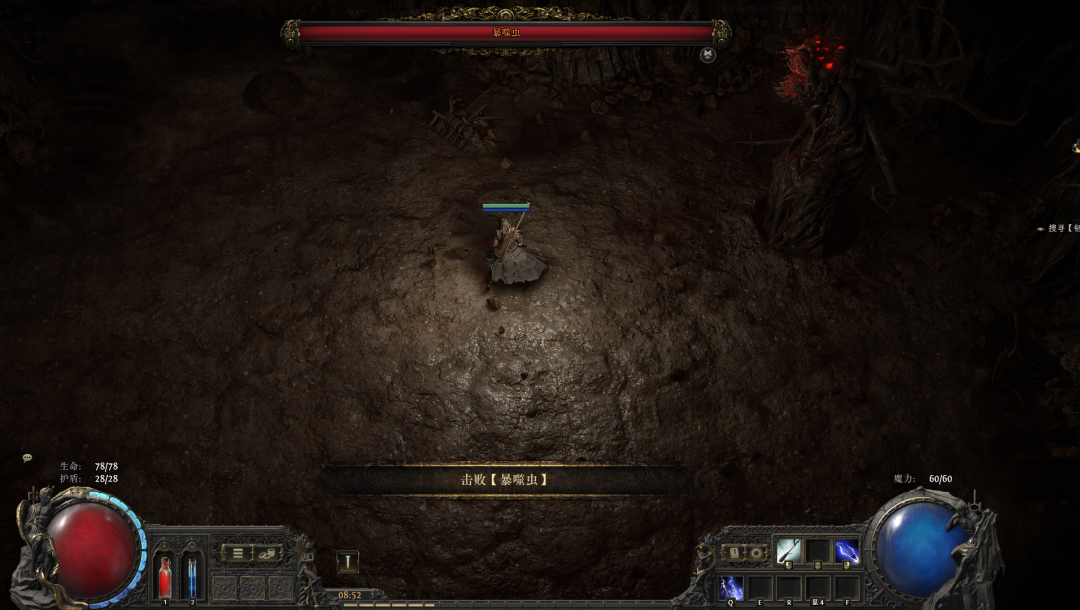The image size is (1080, 610).
Task: Use the red life flask
Action: (x=165, y=578)
